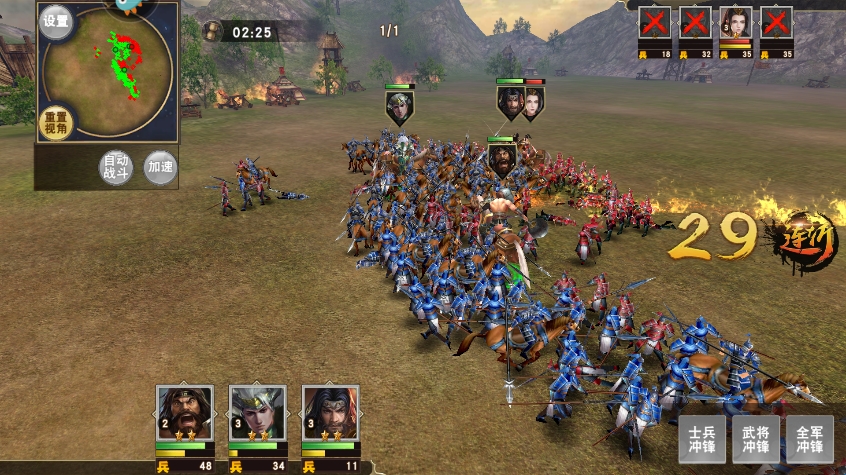Select the bearded general with 48 troops
Screen dimensions: 846x475
point(185,412)
